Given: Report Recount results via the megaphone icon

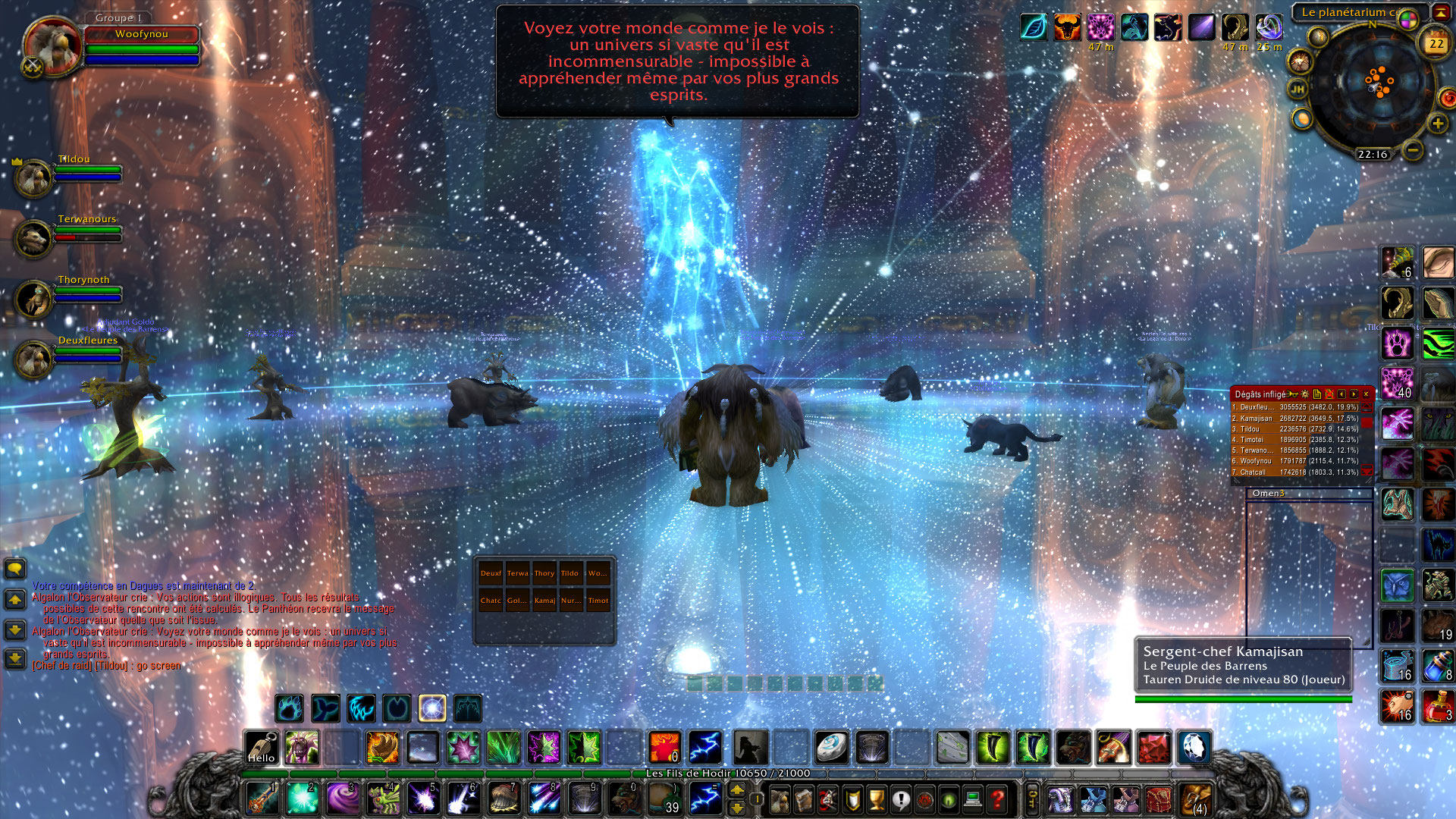Looking at the screenshot, I should tap(1291, 394).
